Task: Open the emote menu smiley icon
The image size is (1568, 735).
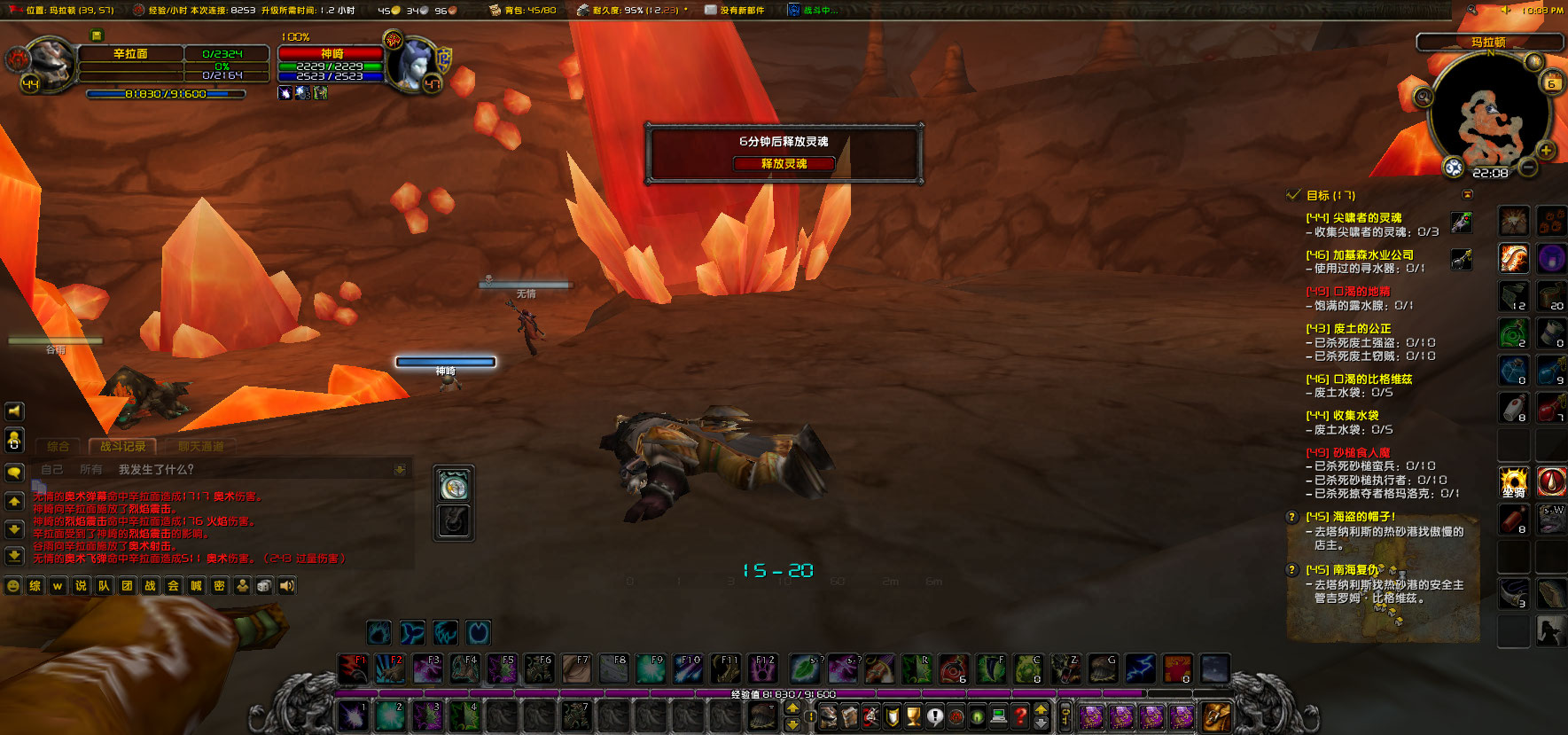Action: click(x=12, y=586)
